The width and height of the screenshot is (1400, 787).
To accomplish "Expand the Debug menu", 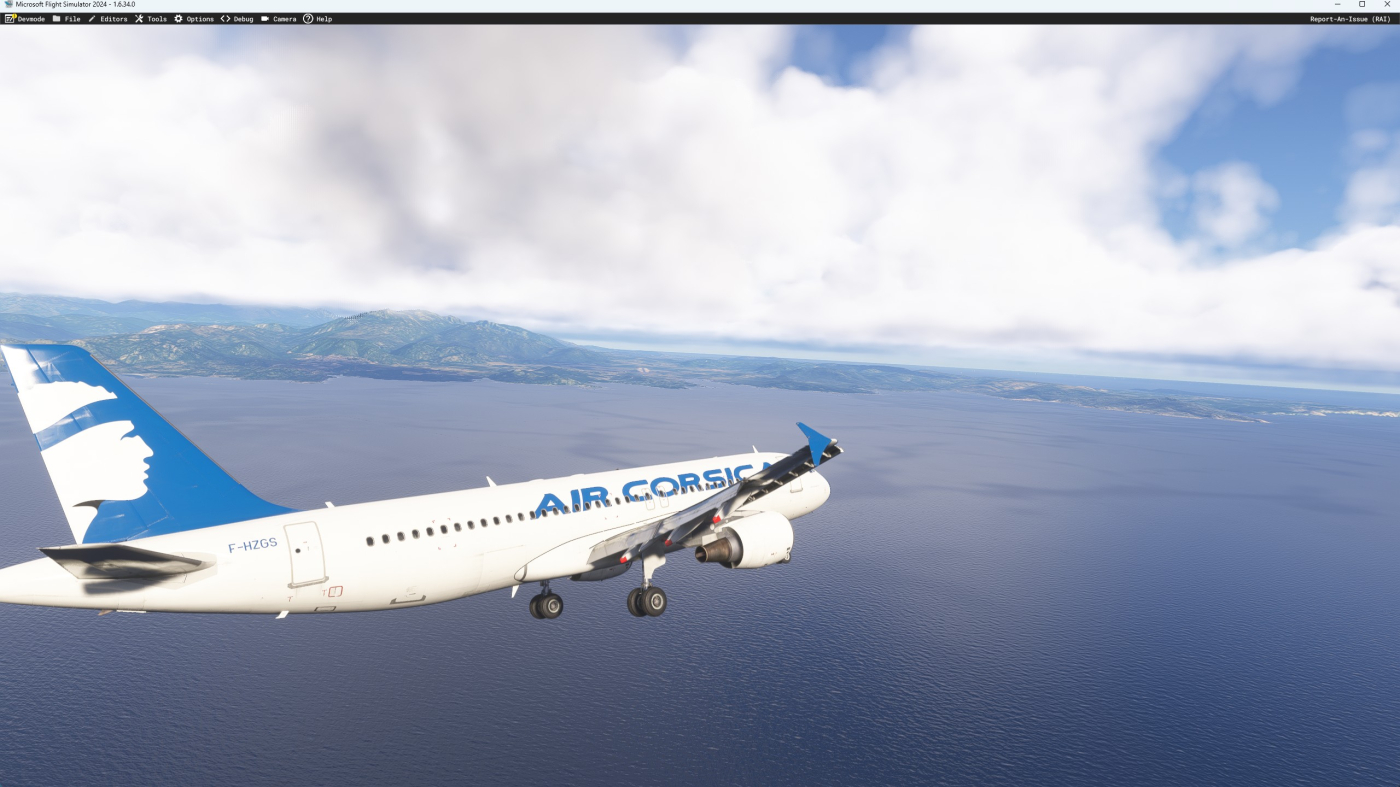I will 237,19.
